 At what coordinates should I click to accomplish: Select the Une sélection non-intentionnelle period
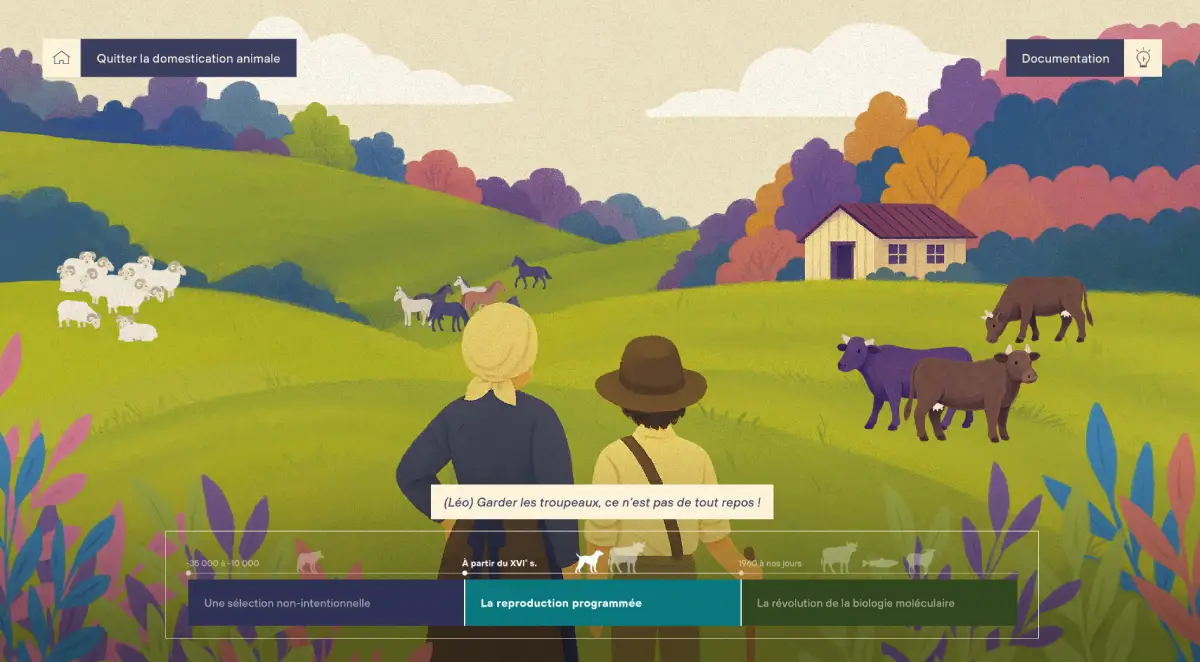click(326, 603)
